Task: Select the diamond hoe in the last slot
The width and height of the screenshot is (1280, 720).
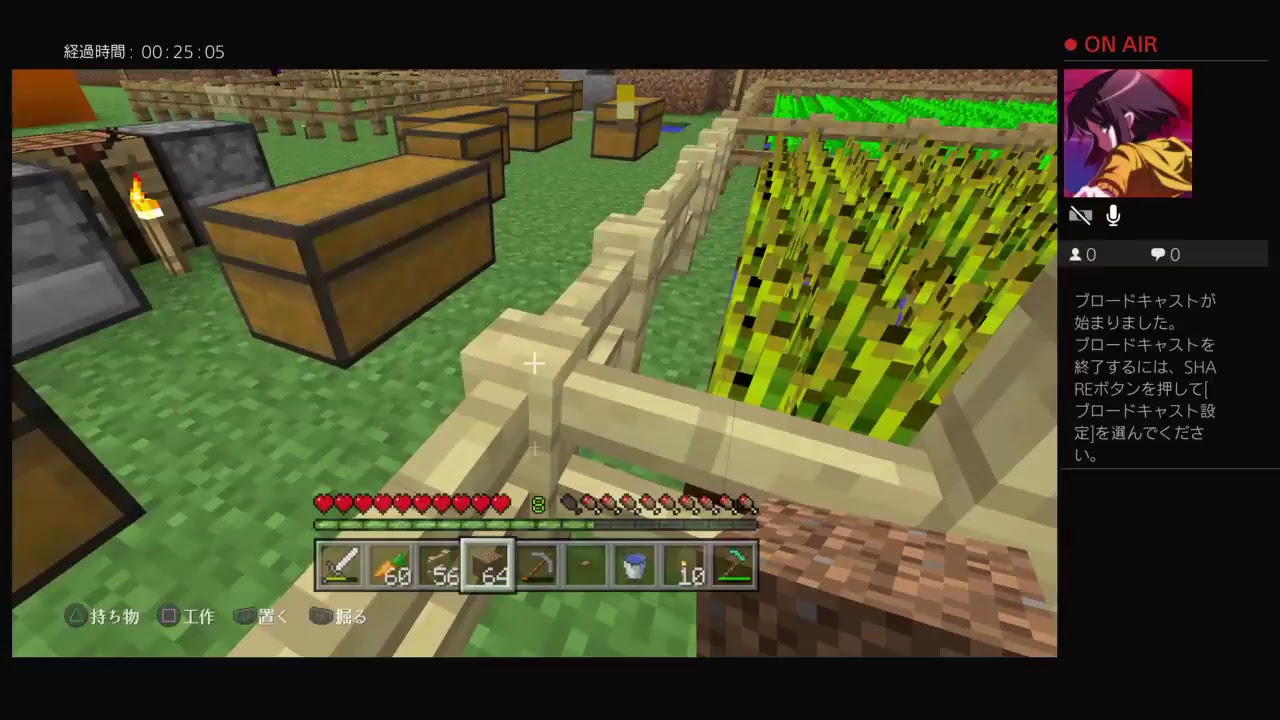Action: pyautogui.click(x=733, y=565)
